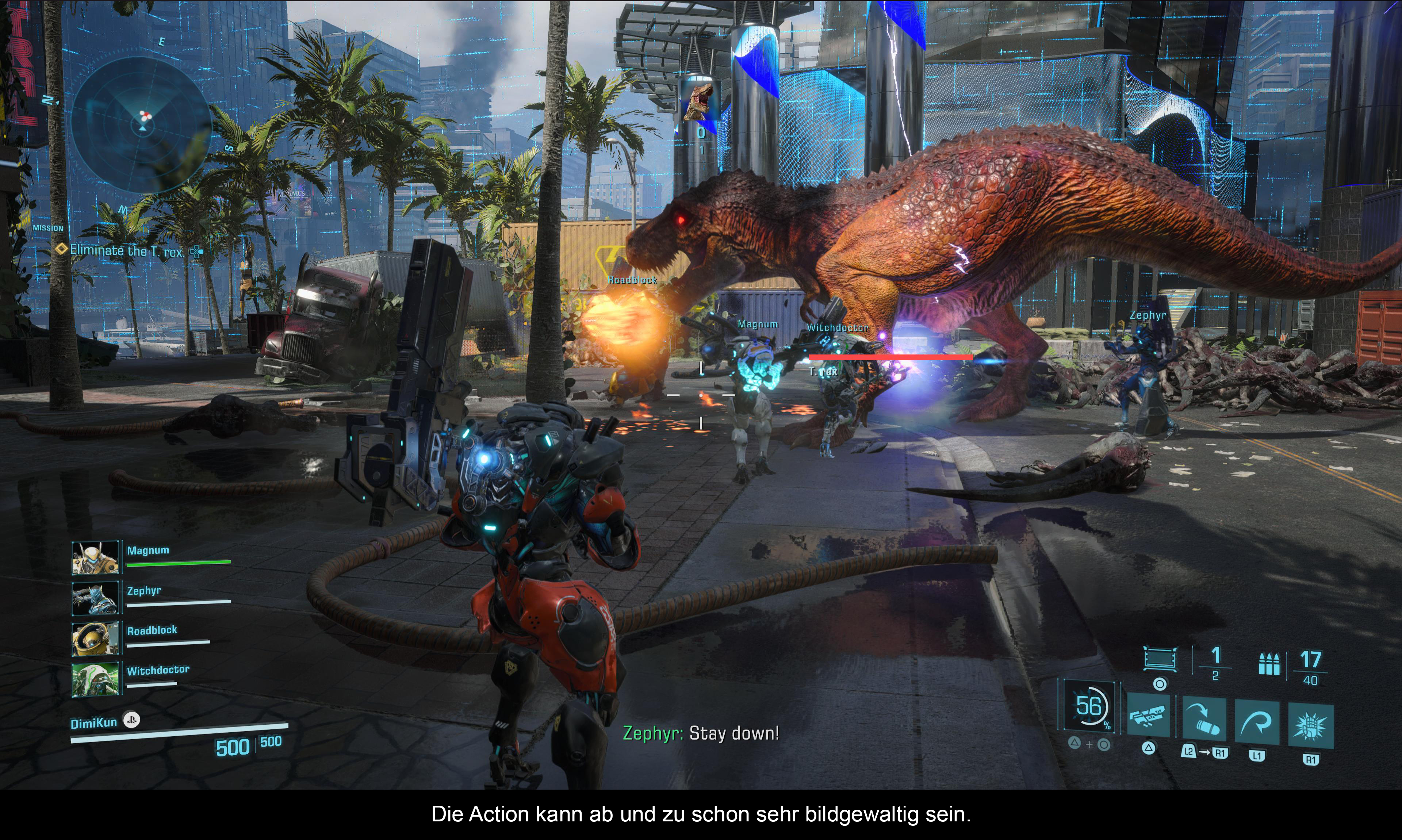Image resolution: width=1402 pixels, height=840 pixels.
Task: Click the circular radar minimap
Action: [x=142, y=124]
